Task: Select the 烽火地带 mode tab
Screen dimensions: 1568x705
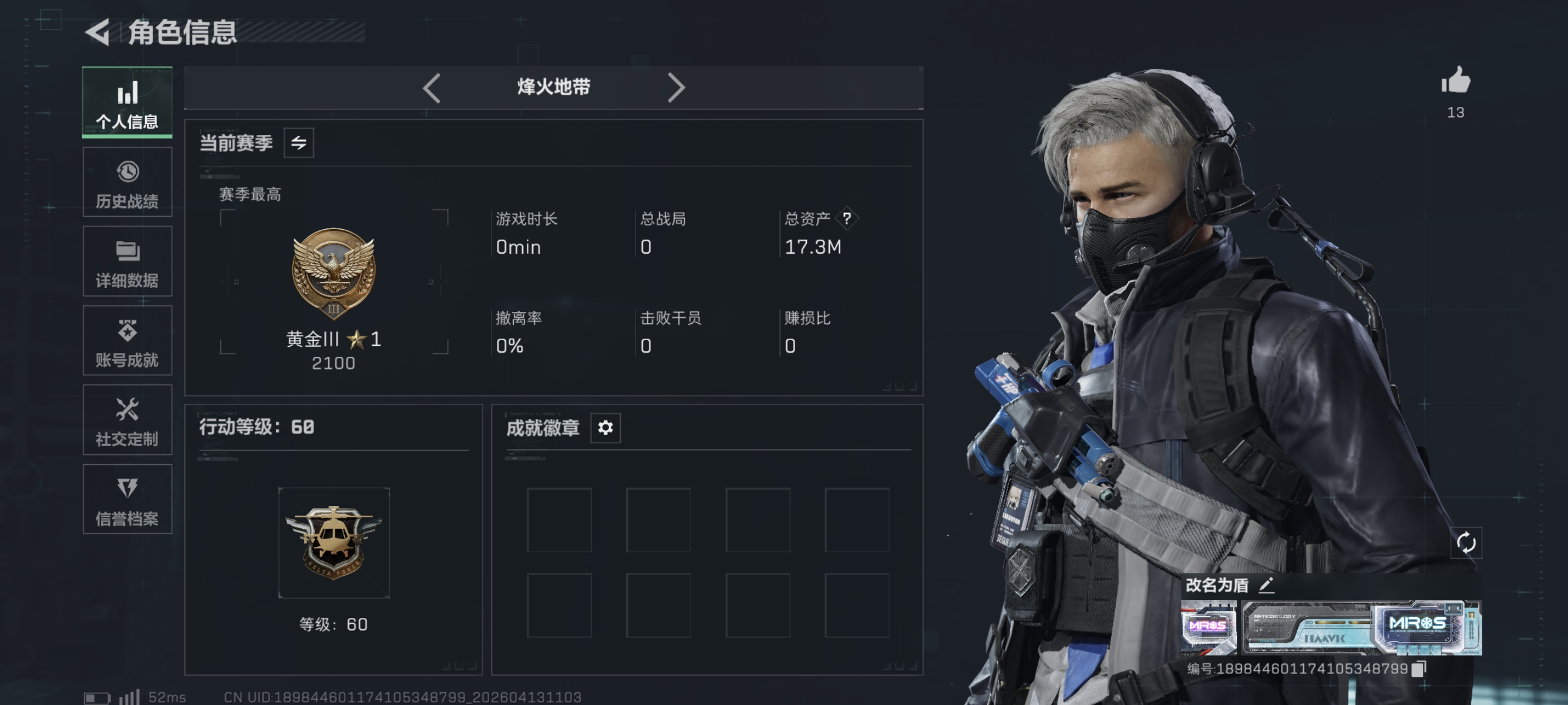Action: 553,87
